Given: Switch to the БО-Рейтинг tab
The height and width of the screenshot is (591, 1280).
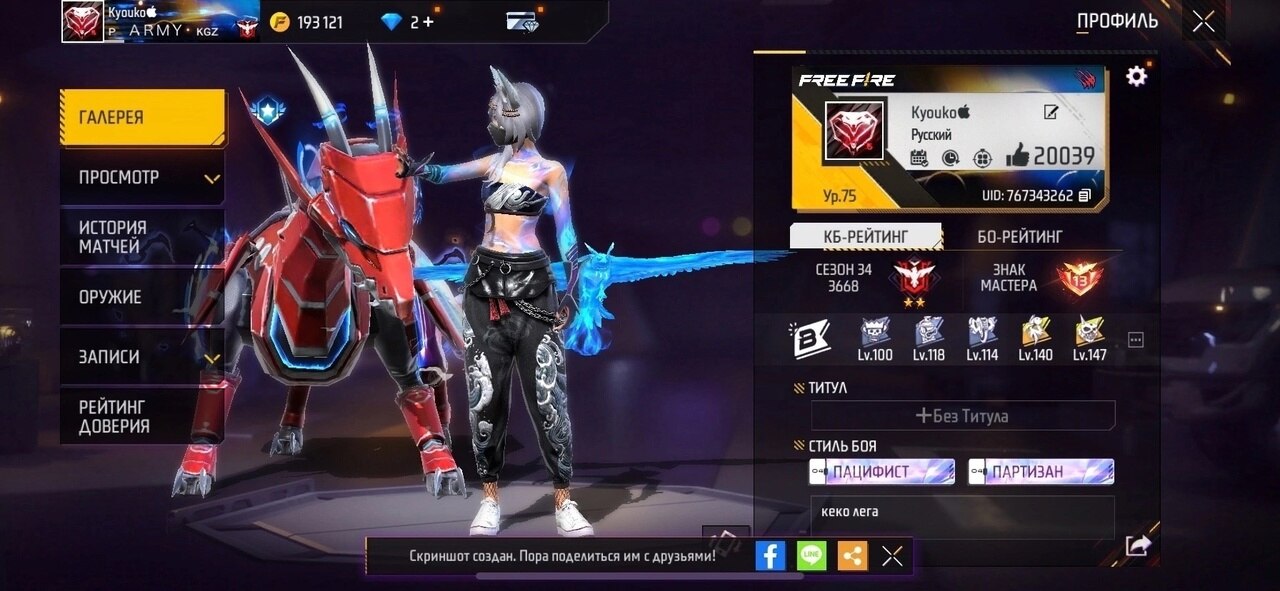Looking at the screenshot, I should [1020, 236].
